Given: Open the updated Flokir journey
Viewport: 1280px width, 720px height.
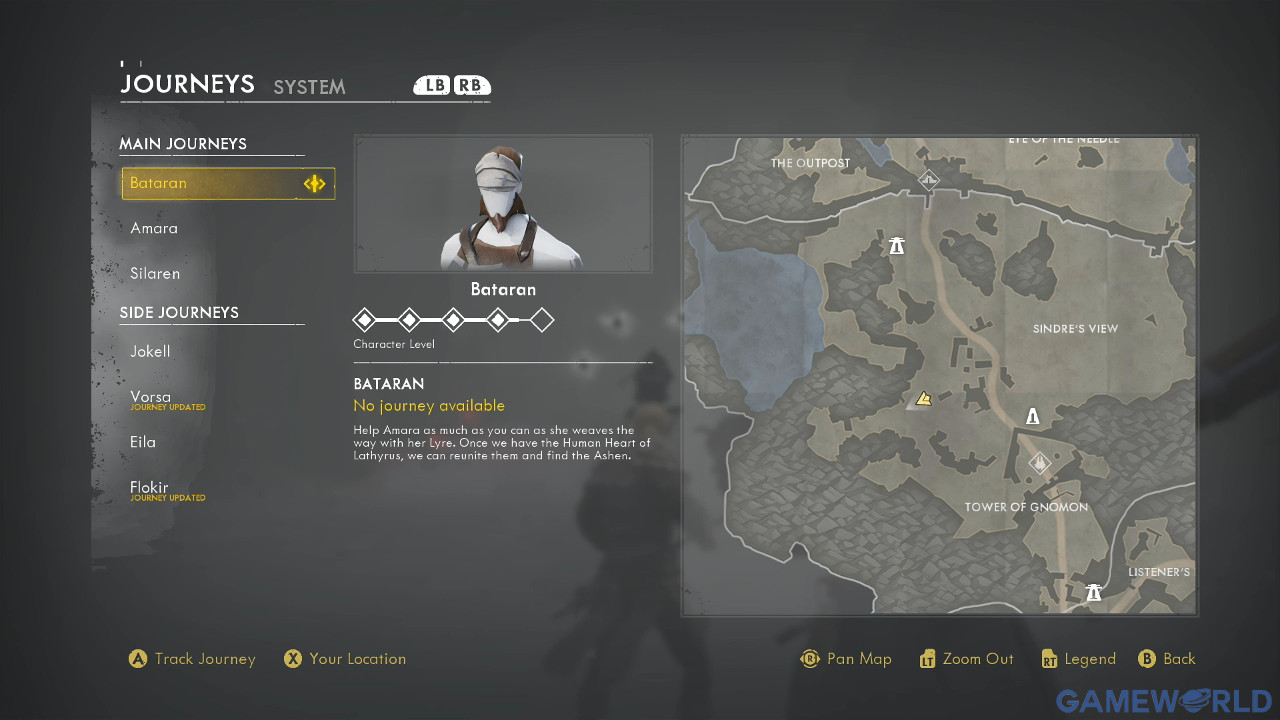Looking at the screenshot, I should (x=149, y=488).
